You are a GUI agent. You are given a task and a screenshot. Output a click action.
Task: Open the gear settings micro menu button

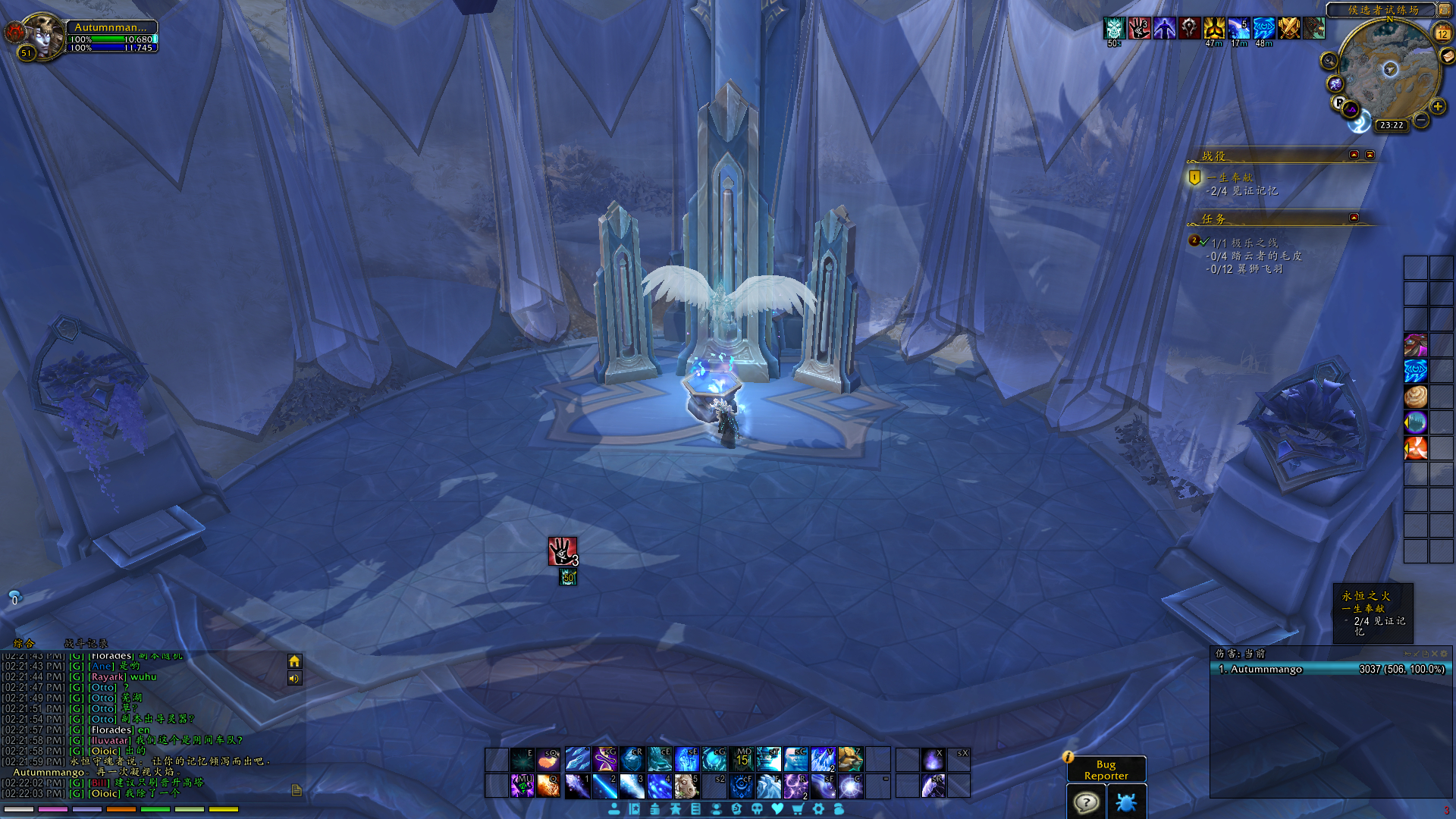818,809
